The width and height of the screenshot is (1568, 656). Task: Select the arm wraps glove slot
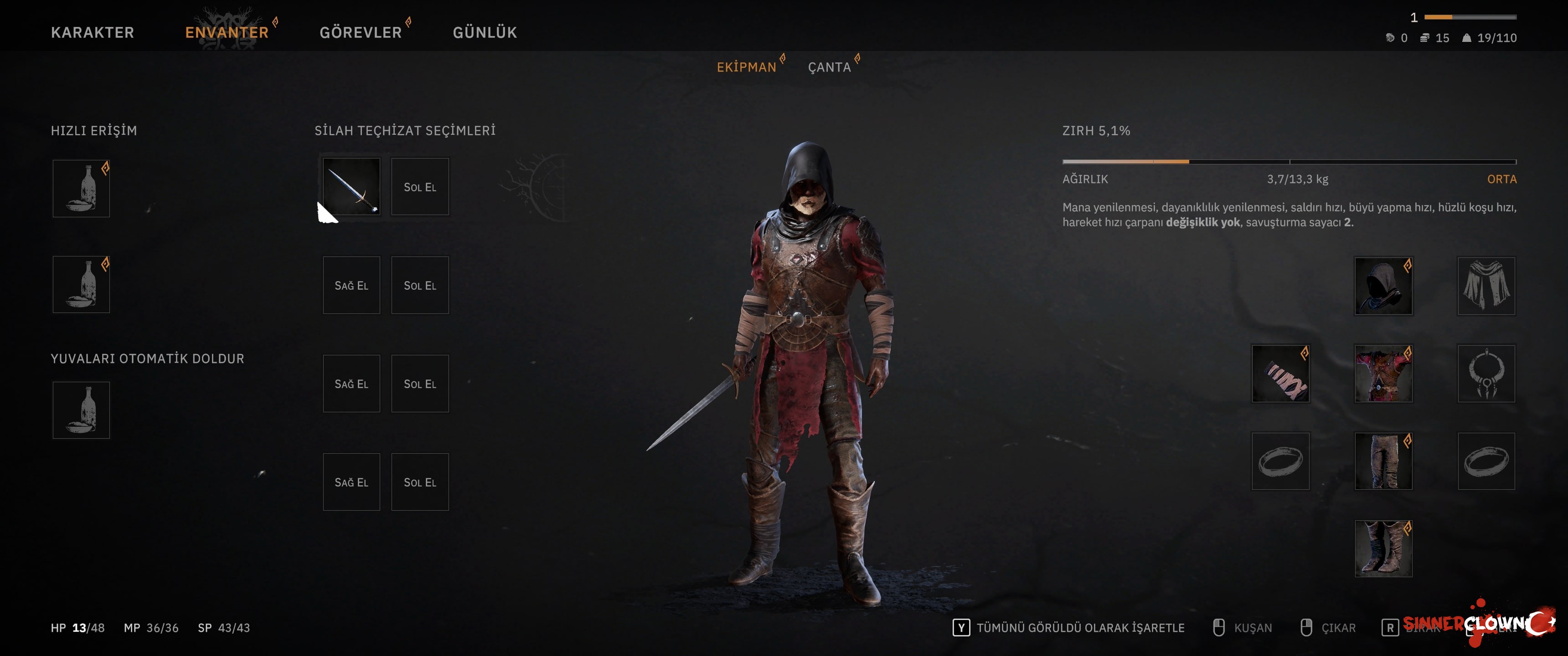(x=1280, y=374)
